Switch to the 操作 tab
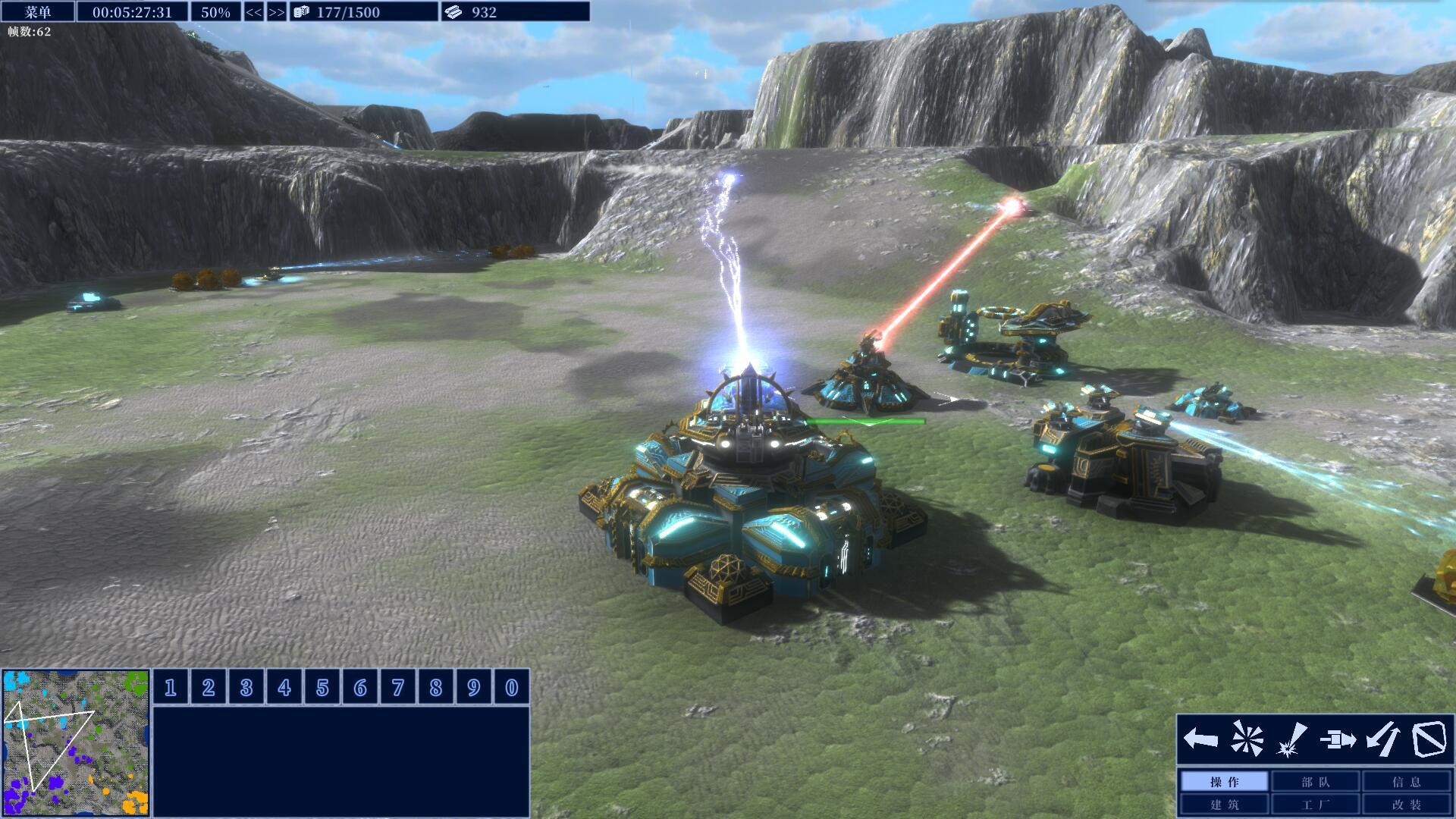The height and width of the screenshot is (819, 1456). pos(1224,782)
